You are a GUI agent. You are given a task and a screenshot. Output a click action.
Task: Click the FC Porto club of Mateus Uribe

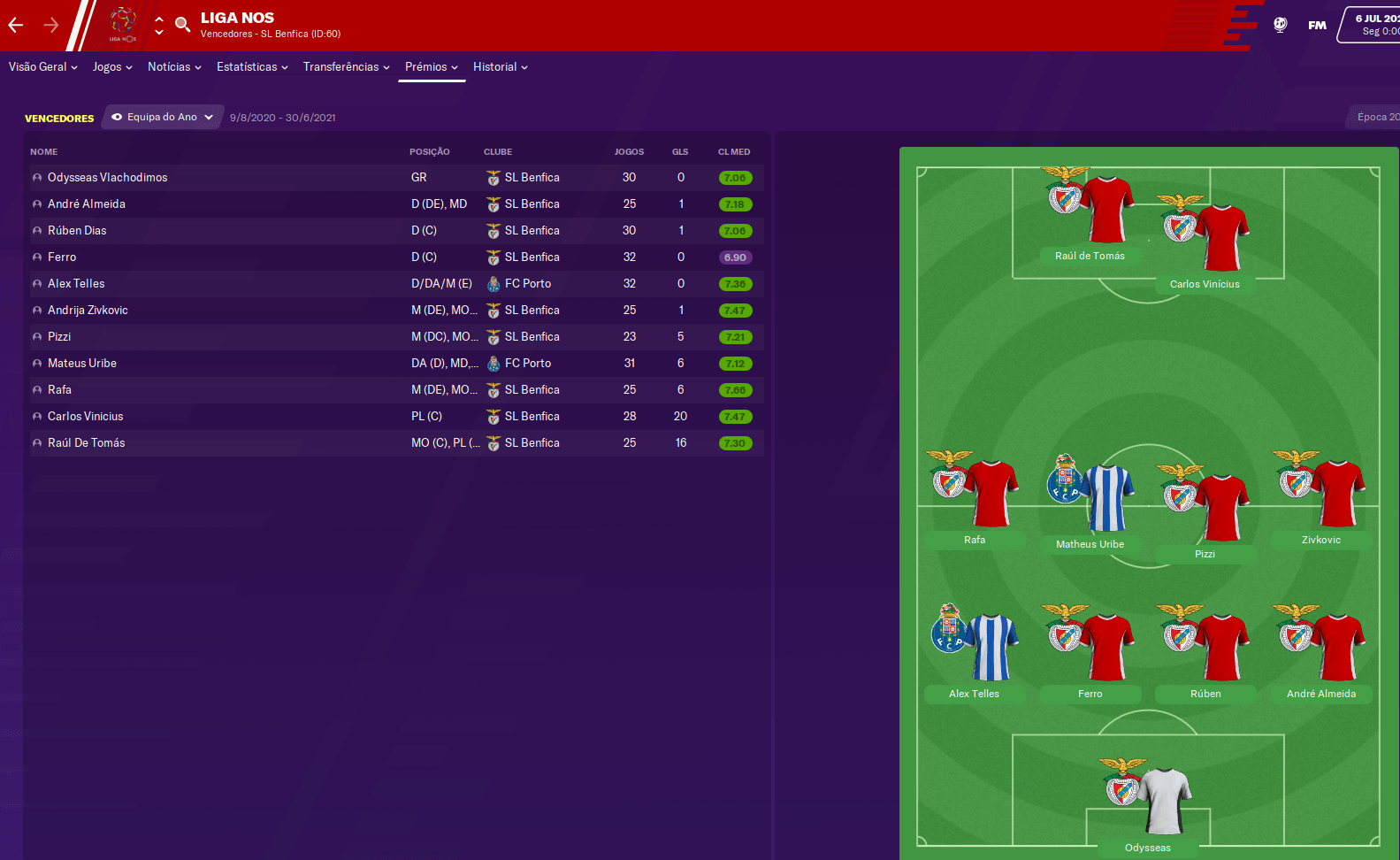click(x=527, y=364)
